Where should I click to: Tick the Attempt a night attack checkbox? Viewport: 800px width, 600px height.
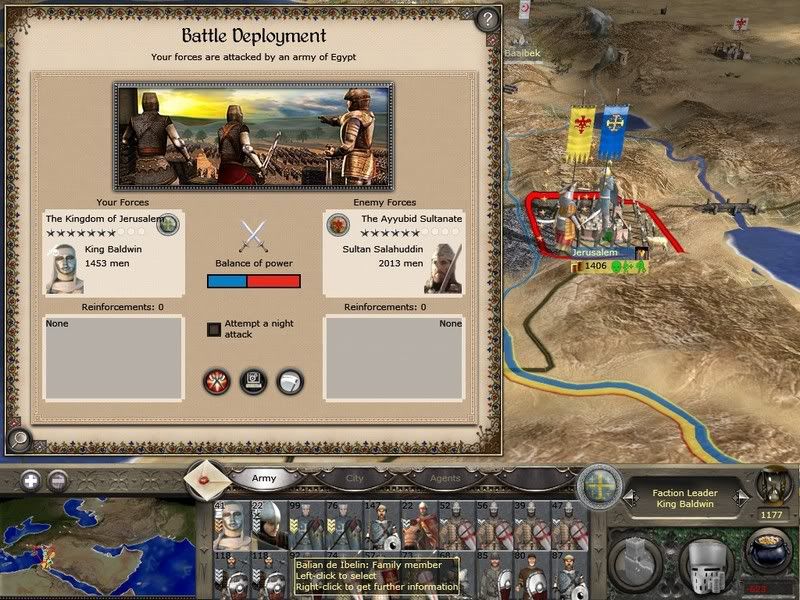click(214, 329)
